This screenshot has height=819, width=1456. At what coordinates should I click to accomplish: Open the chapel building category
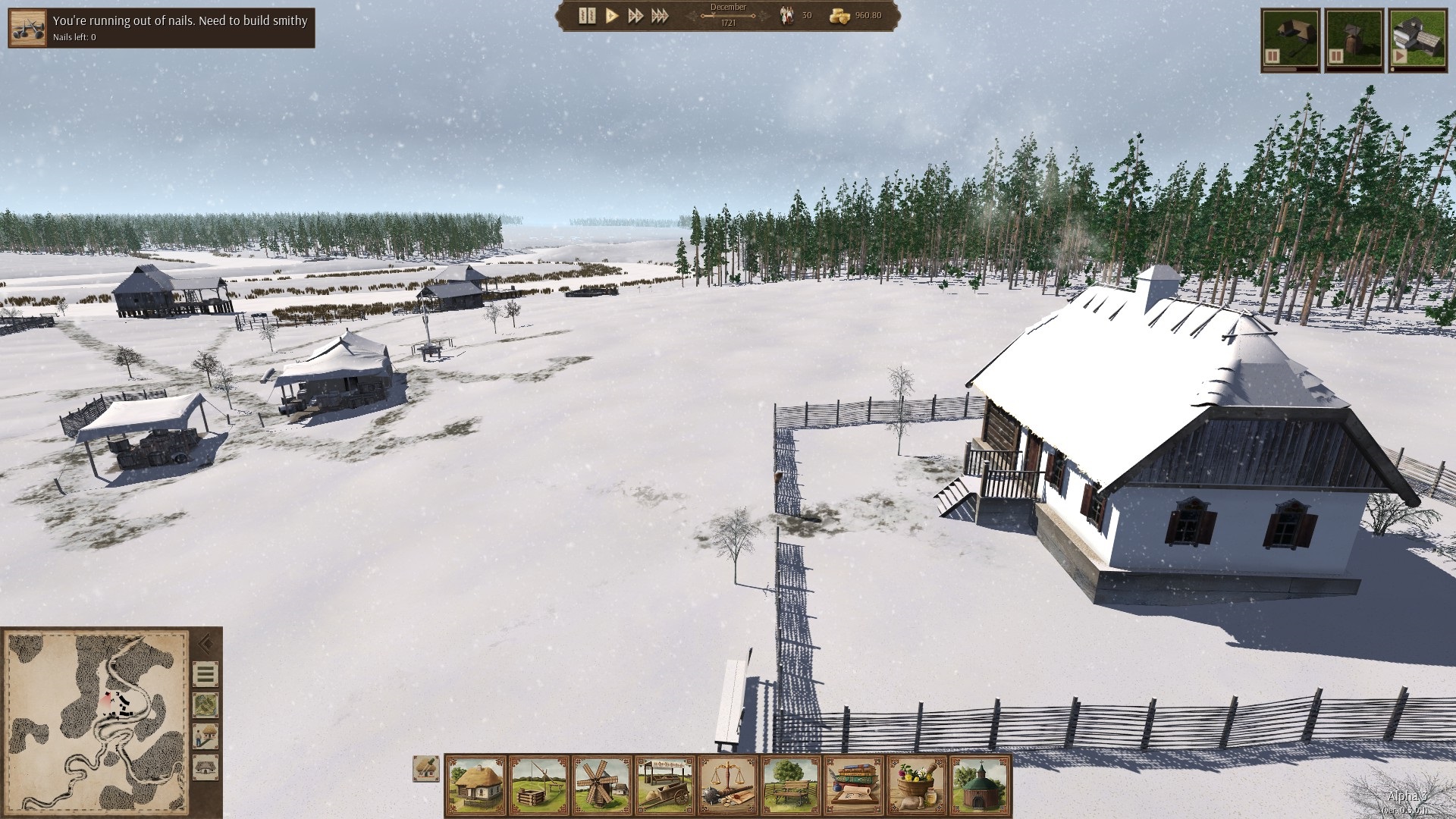[981, 785]
